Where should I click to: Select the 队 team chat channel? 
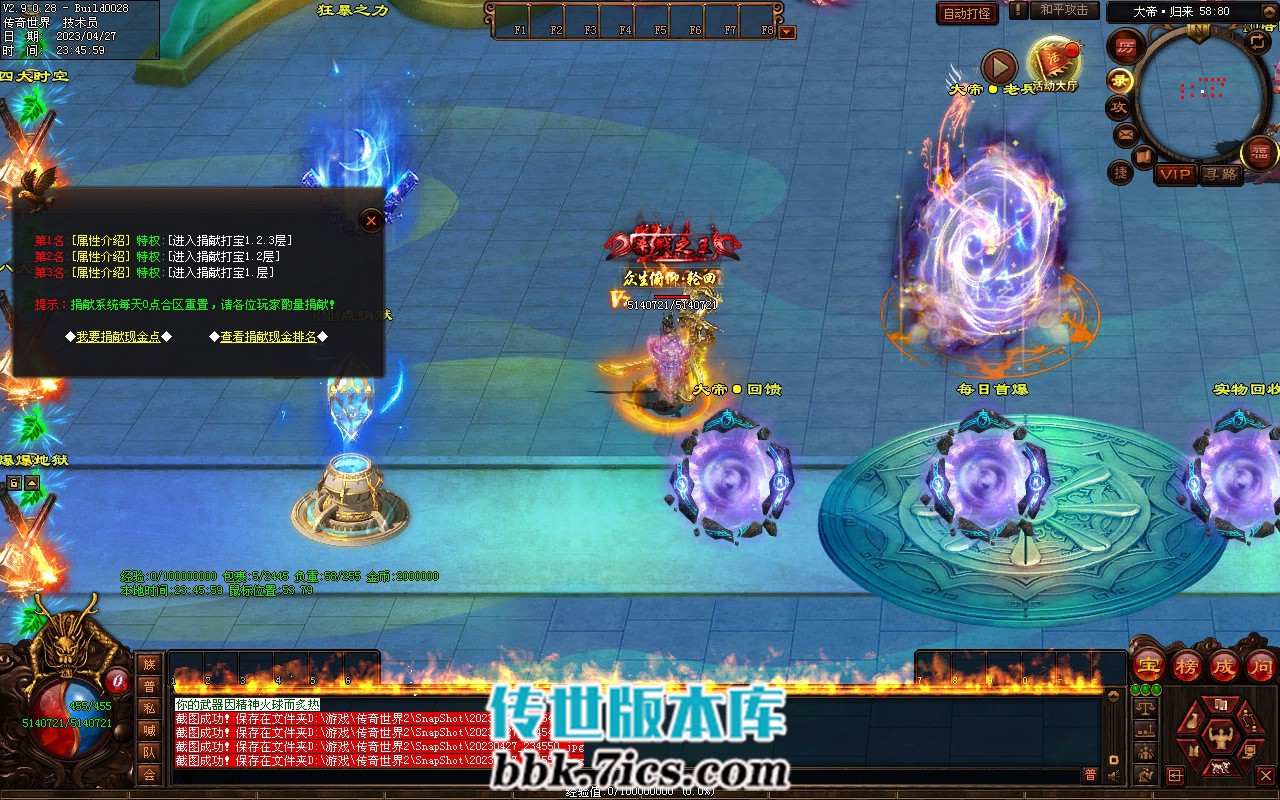point(149,752)
